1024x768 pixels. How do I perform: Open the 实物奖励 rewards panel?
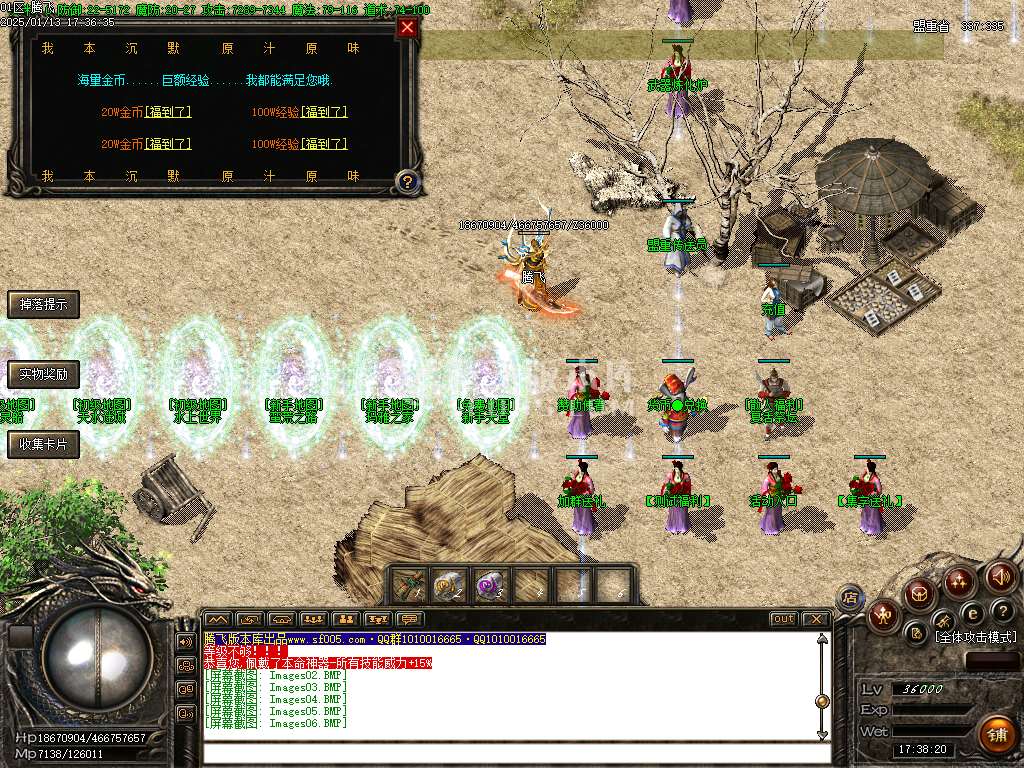pyautogui.click(x=43, y=375)
